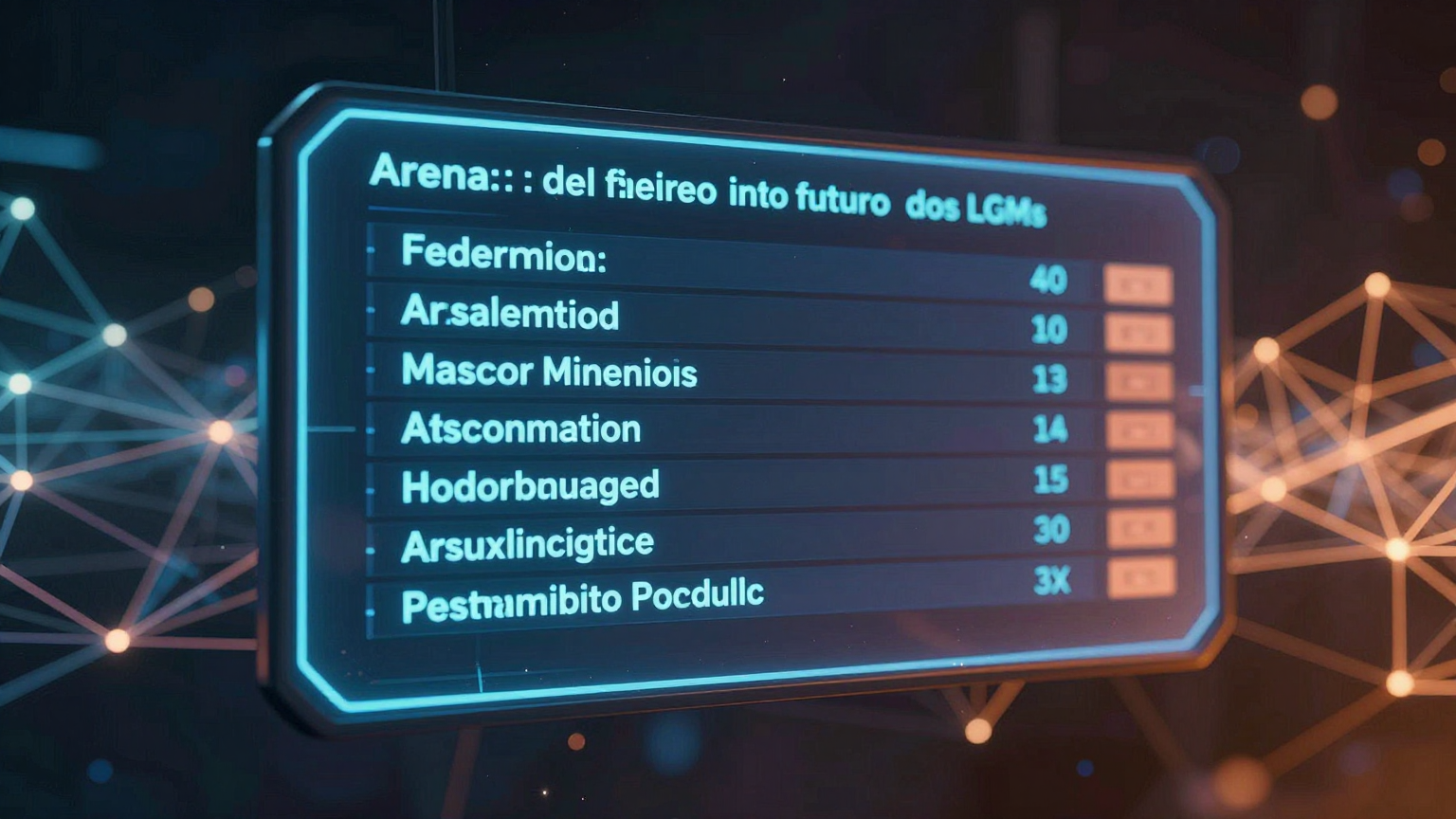
Task: Select the Atsconmation entry
Action: tap(521, 428)
